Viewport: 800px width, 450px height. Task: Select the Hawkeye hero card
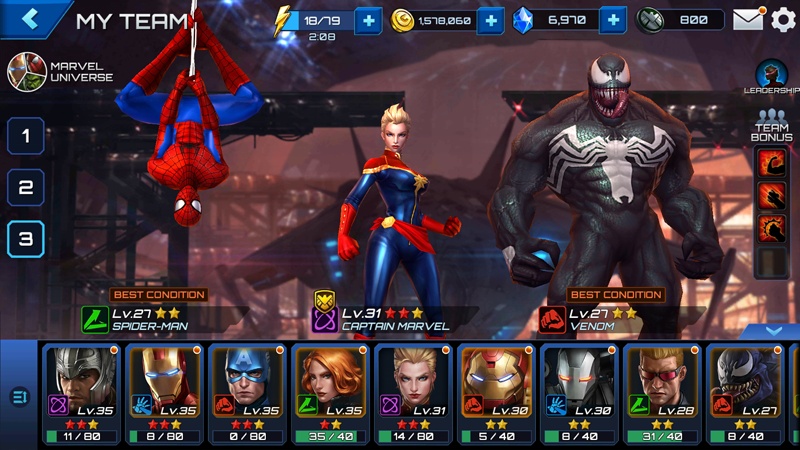click(663, 394)
